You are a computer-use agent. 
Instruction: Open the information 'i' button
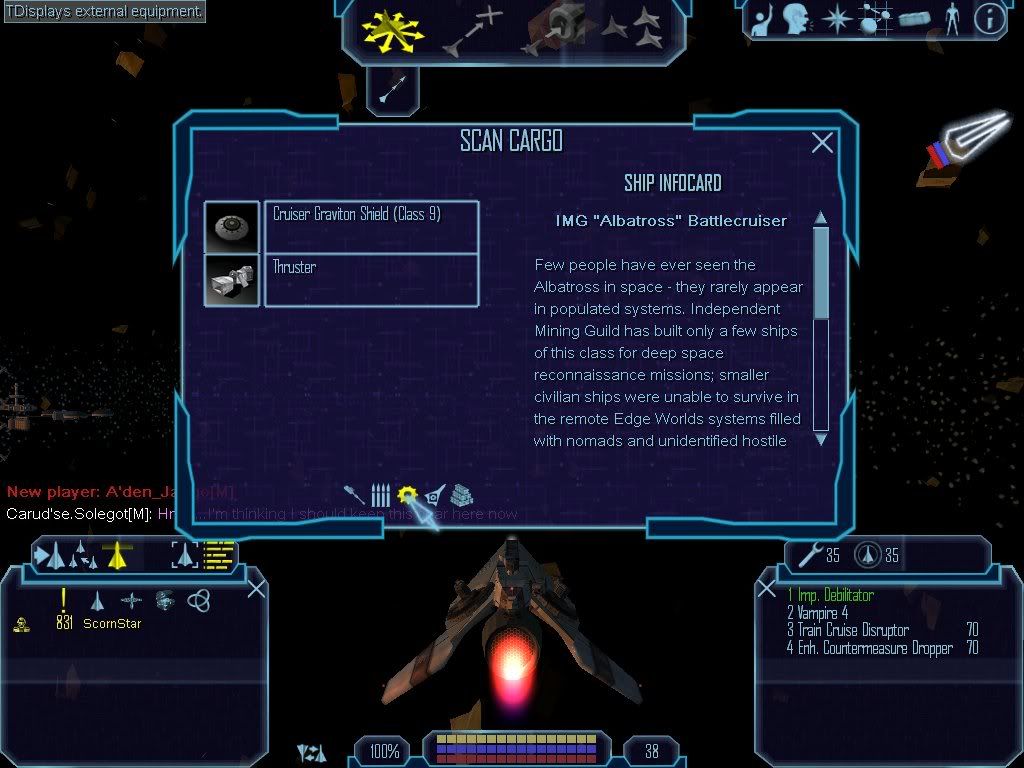click(x=989, y=19)
